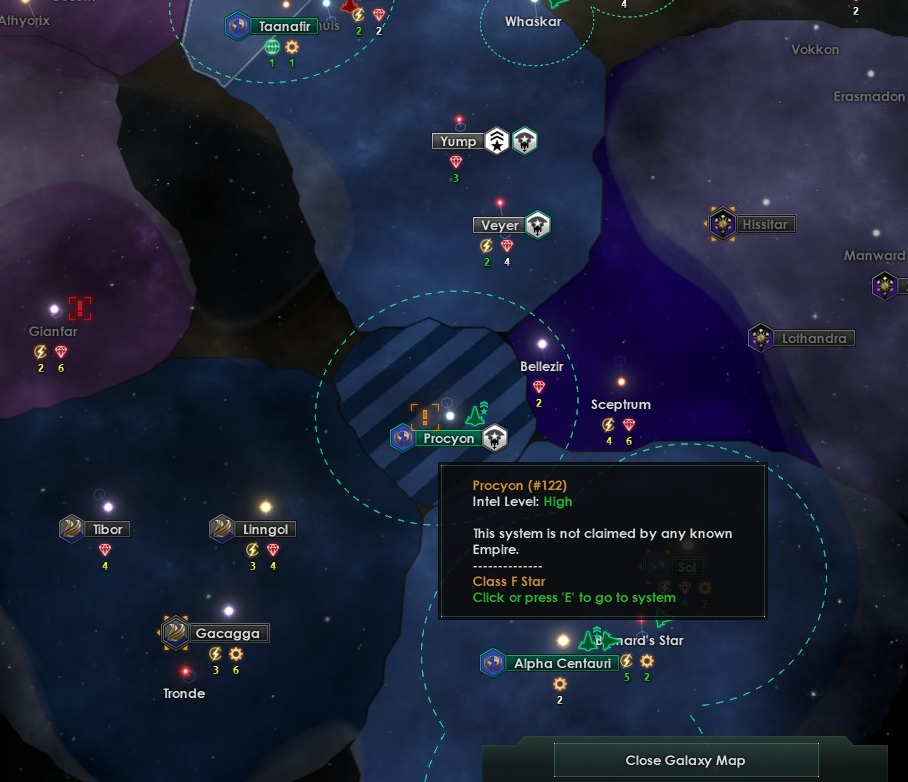Select the Tibor system label
This screenshot has width=908, height=782.
click(108, 529)
